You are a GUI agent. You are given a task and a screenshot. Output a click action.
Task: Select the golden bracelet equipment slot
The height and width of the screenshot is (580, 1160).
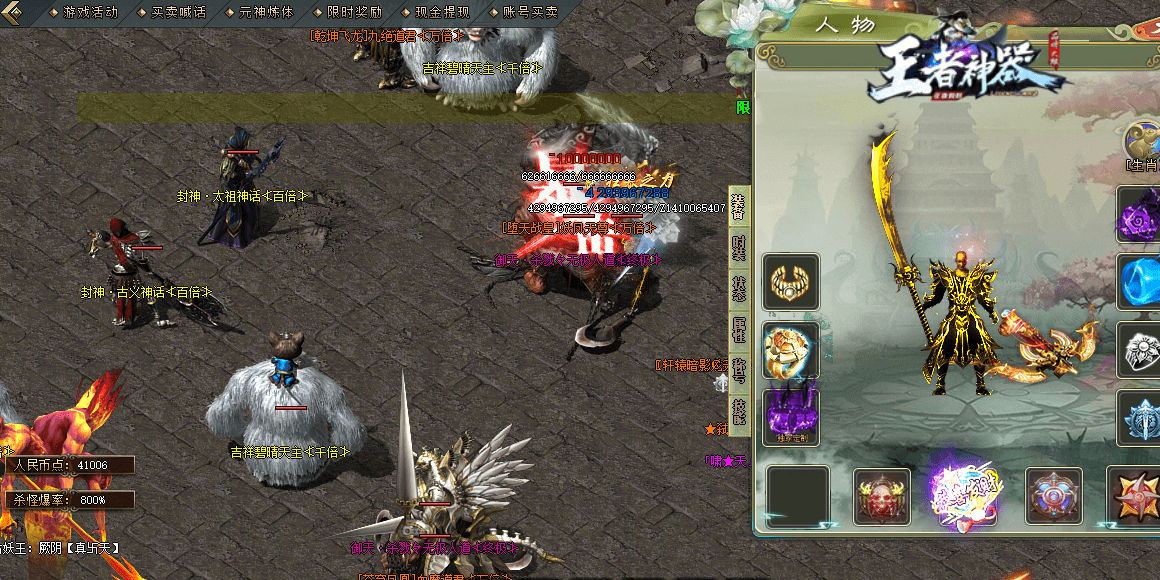pyautogui.click(x=791, y=282)
